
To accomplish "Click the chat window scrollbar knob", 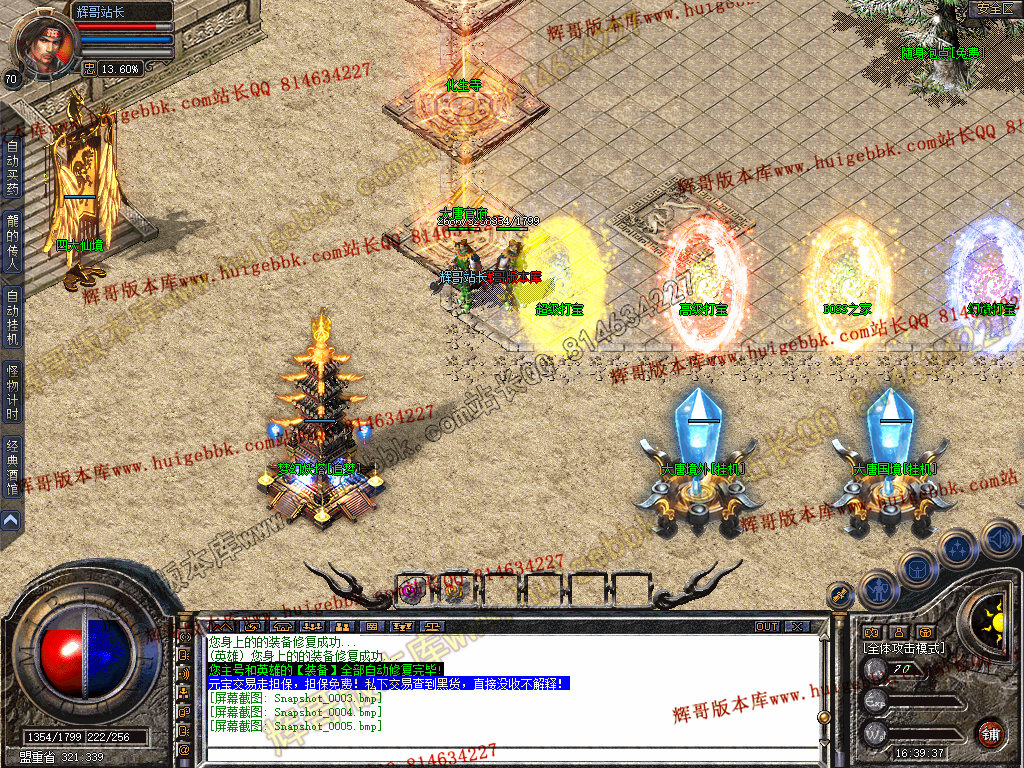I will [x=823, y=717].
